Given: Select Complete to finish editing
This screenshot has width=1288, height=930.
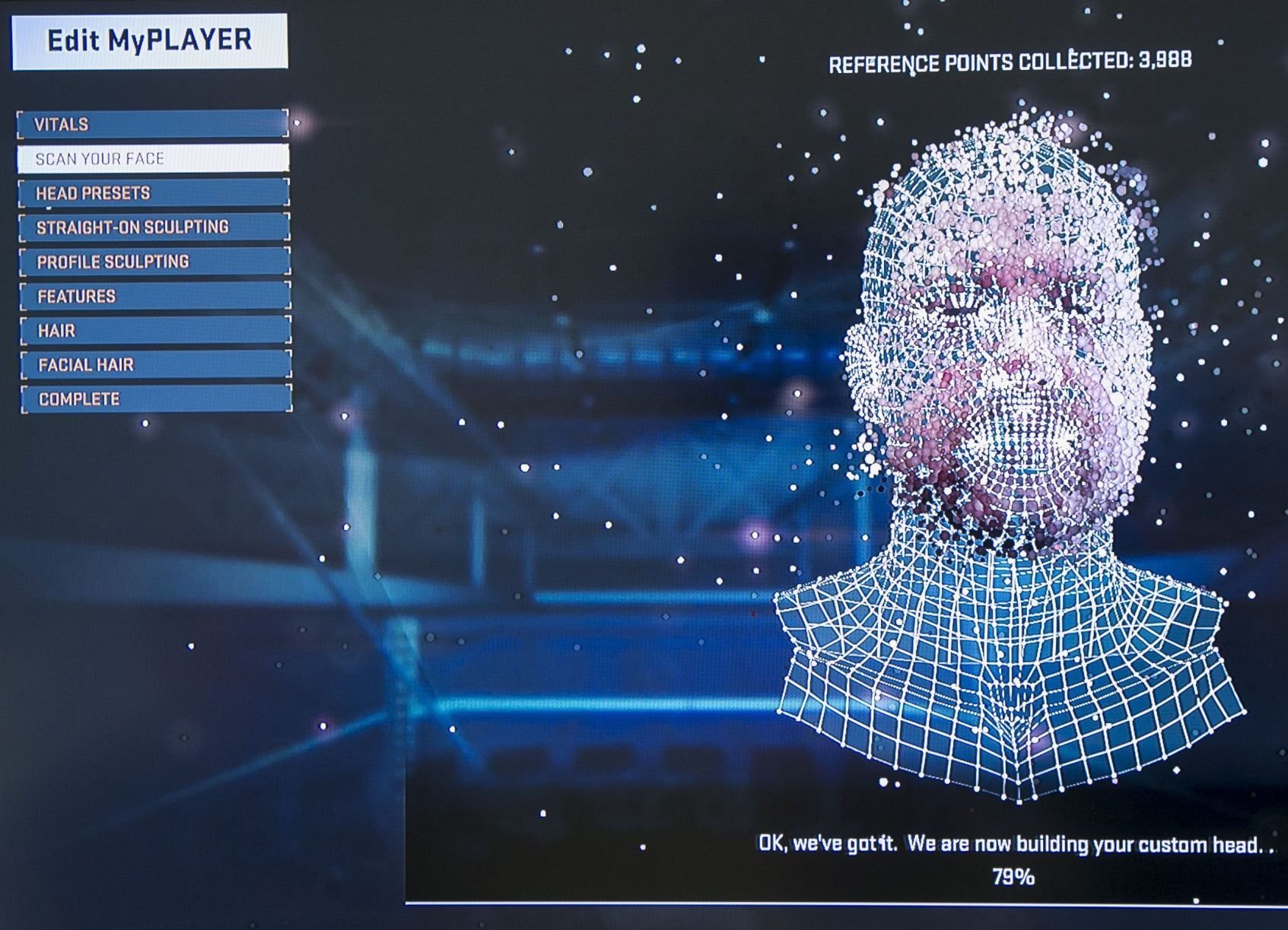Looking at the screenshot, I should pyautogui.click(x=152, y=398).
